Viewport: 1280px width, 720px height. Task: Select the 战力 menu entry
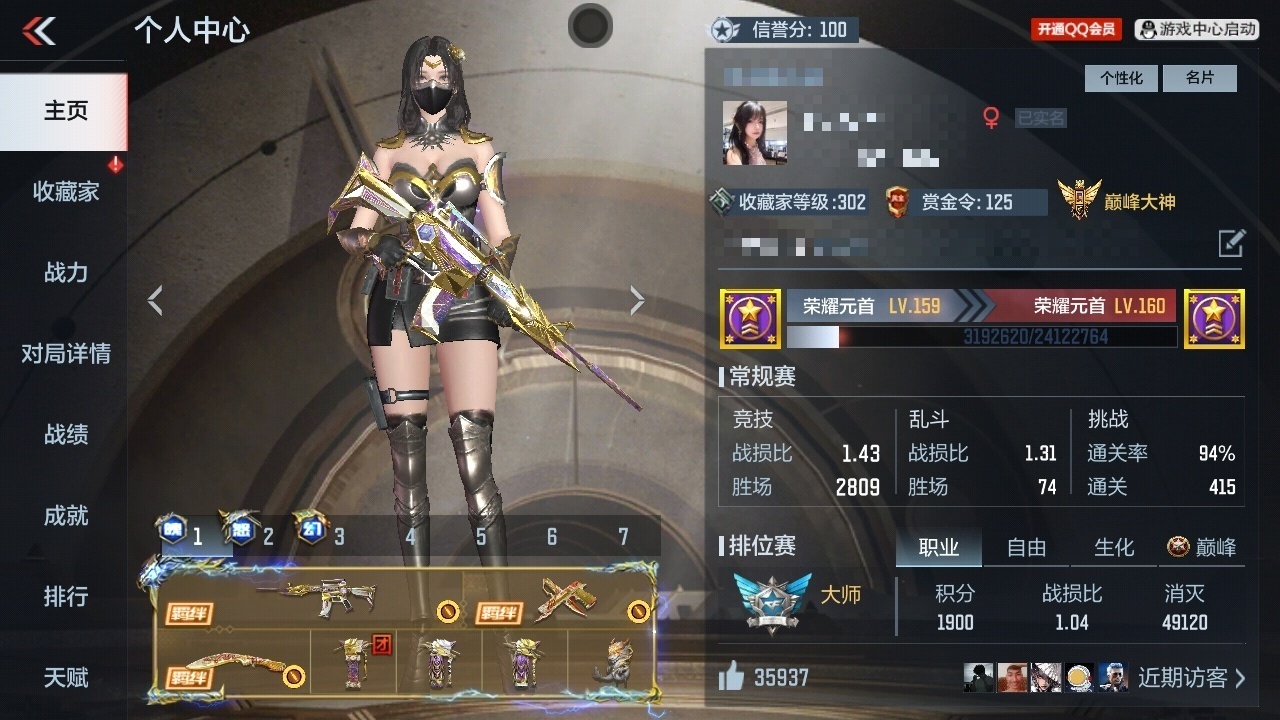pos(65,272)
